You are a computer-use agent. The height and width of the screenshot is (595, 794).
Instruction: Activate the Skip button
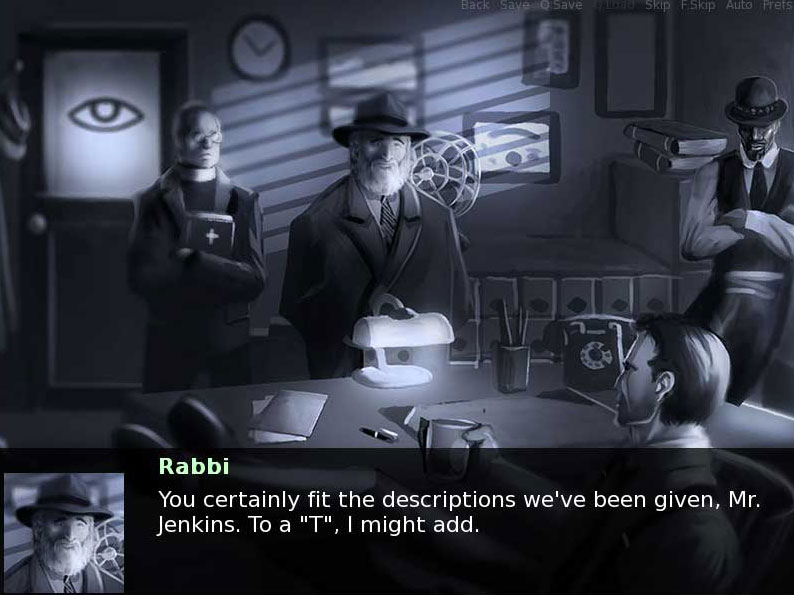(x=657, y=6)
